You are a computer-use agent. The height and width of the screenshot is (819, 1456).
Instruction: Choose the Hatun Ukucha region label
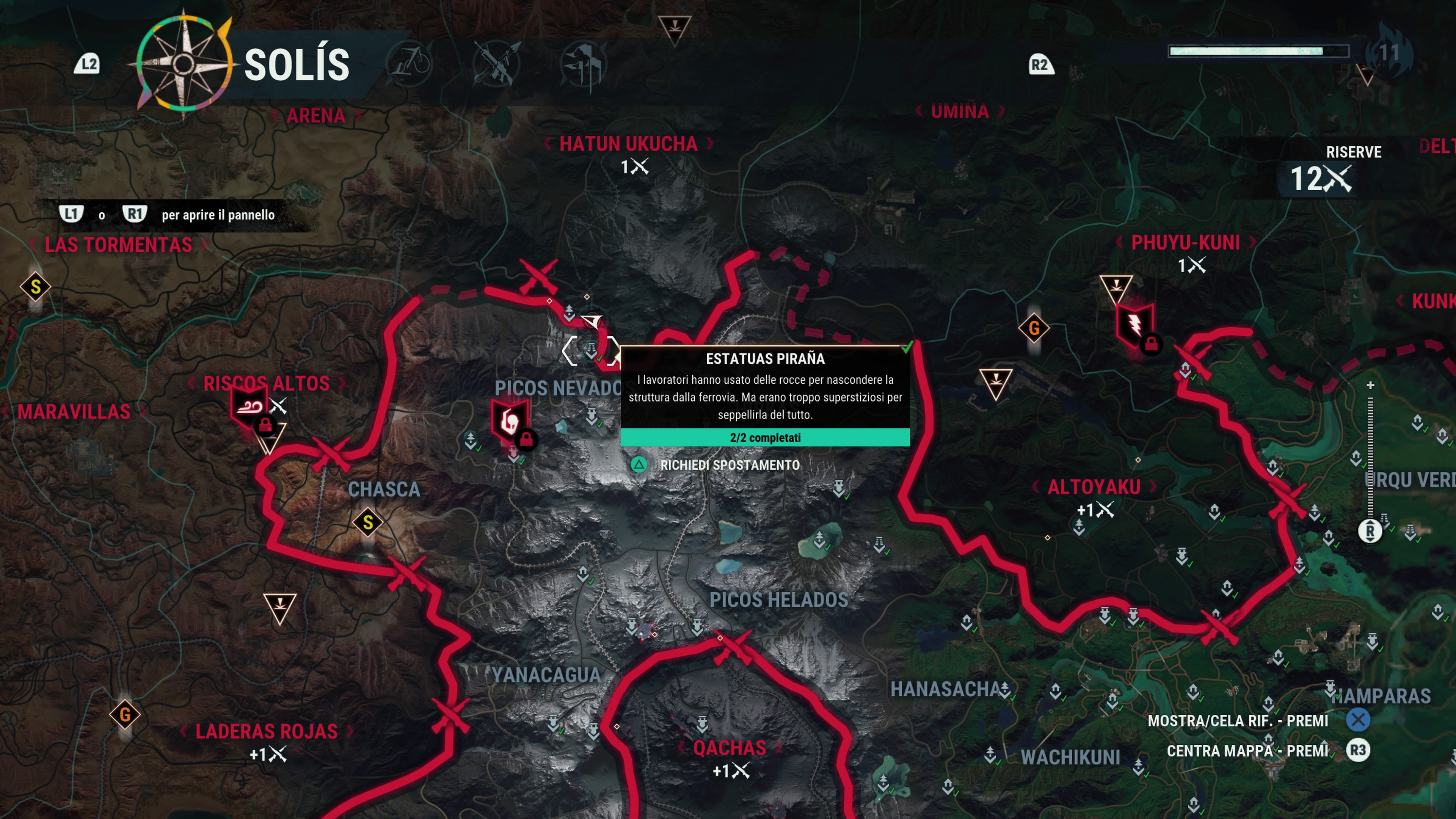pyautogui.click(x=628, y=144)
